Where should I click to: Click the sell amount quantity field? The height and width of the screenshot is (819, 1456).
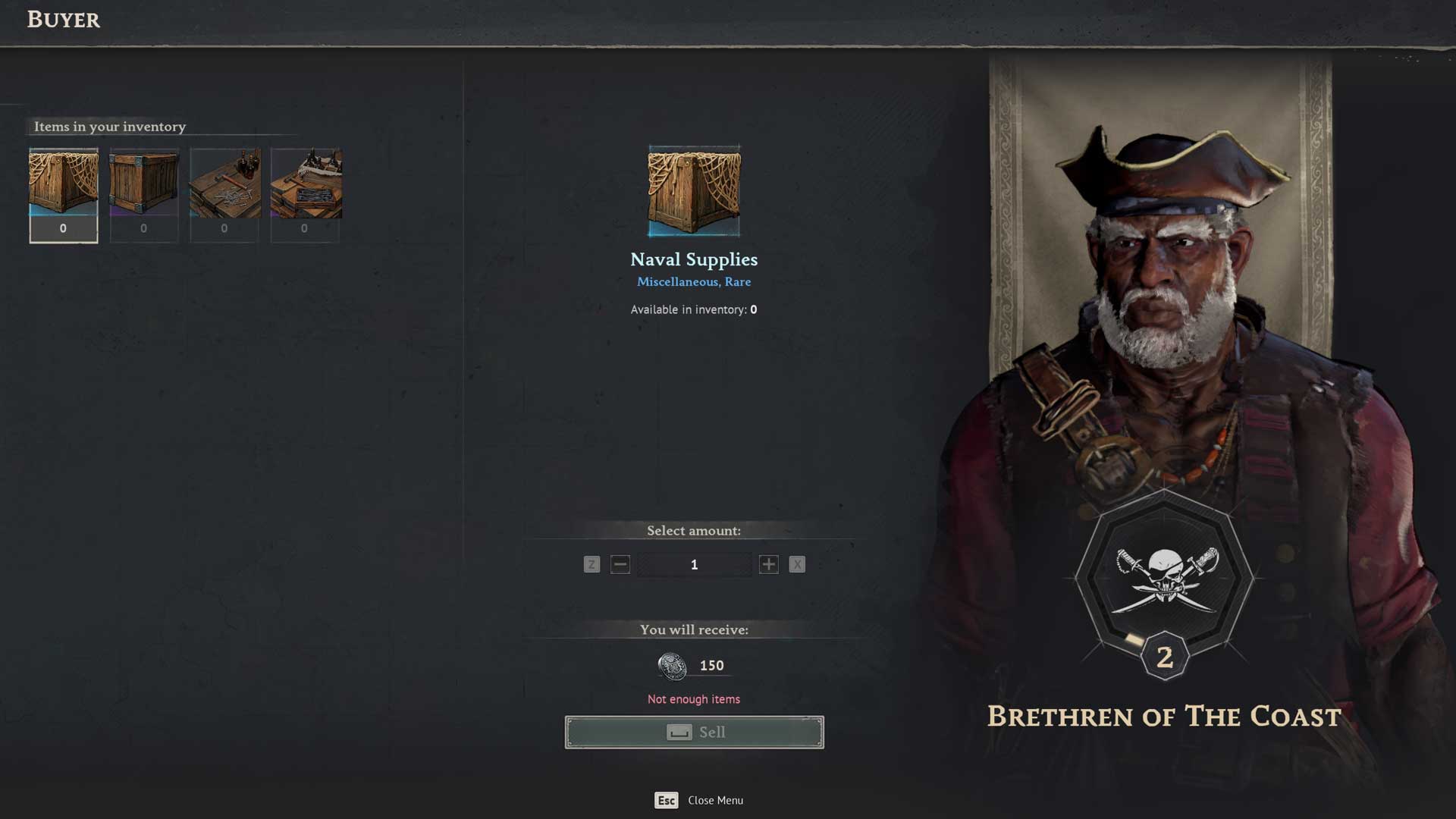(694, 564)
